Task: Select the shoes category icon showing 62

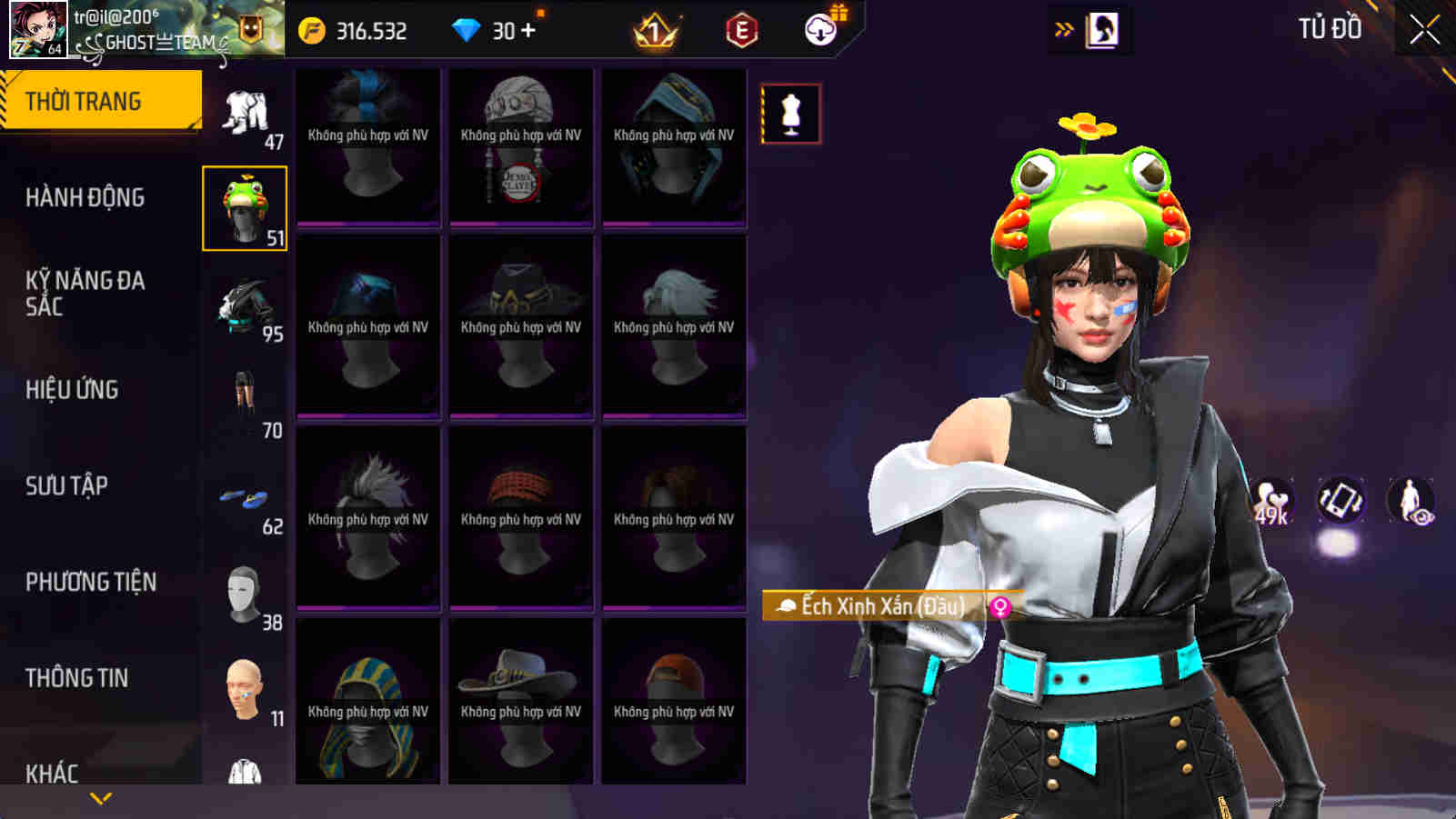Action: pos(245,495)
